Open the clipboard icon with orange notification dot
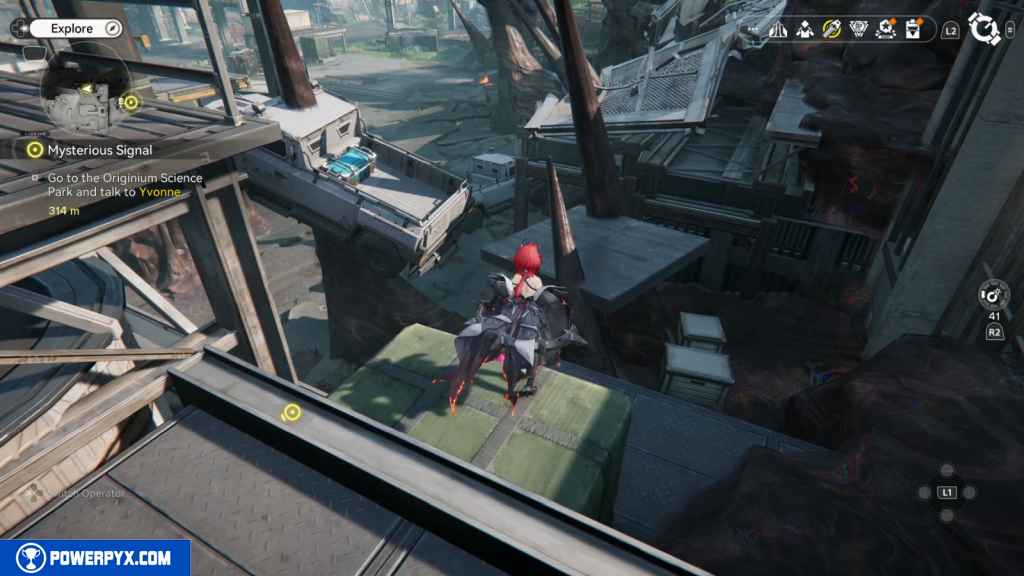Image resolution: width=1024 pixels, height=576 pixels. (913, 30)
